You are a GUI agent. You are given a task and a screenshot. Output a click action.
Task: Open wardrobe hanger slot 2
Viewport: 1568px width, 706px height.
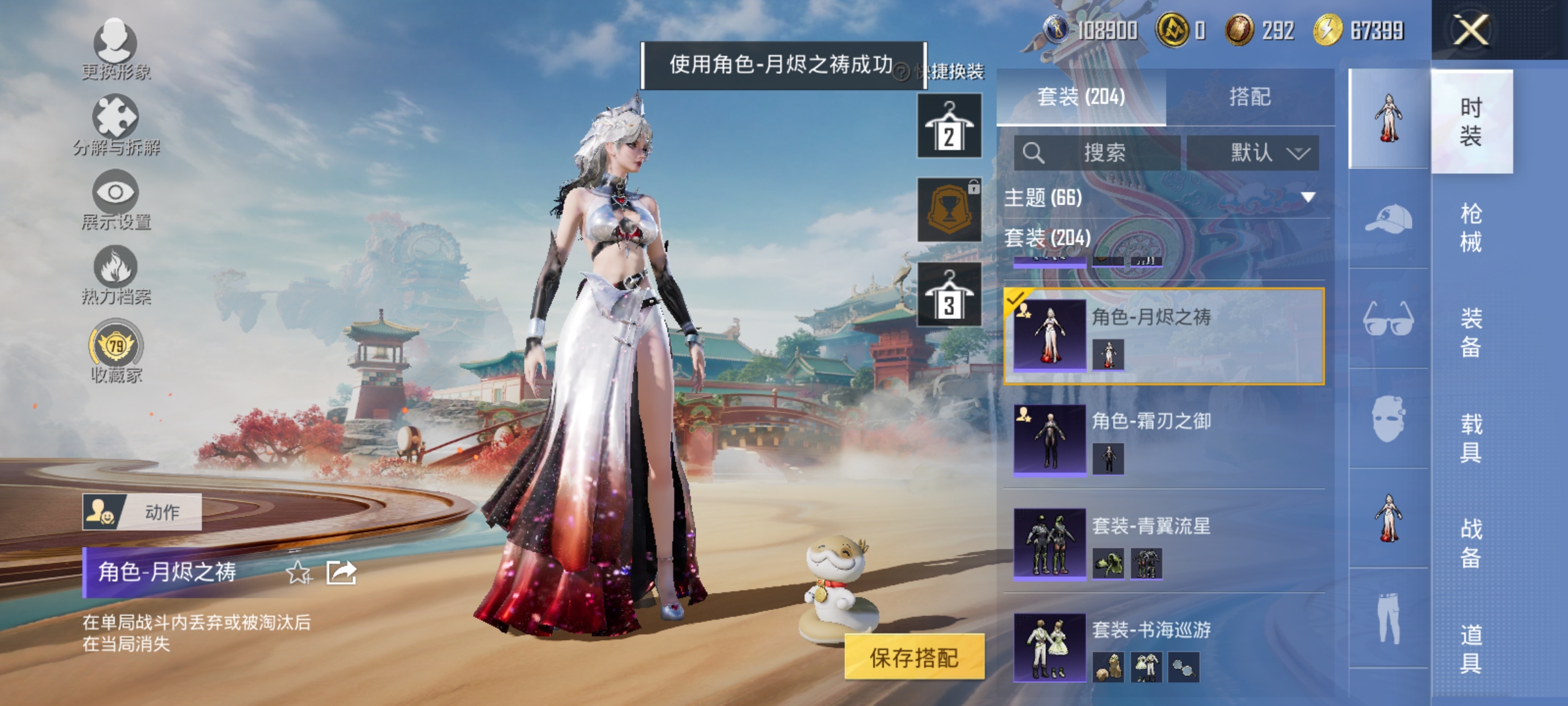(949, 124)
